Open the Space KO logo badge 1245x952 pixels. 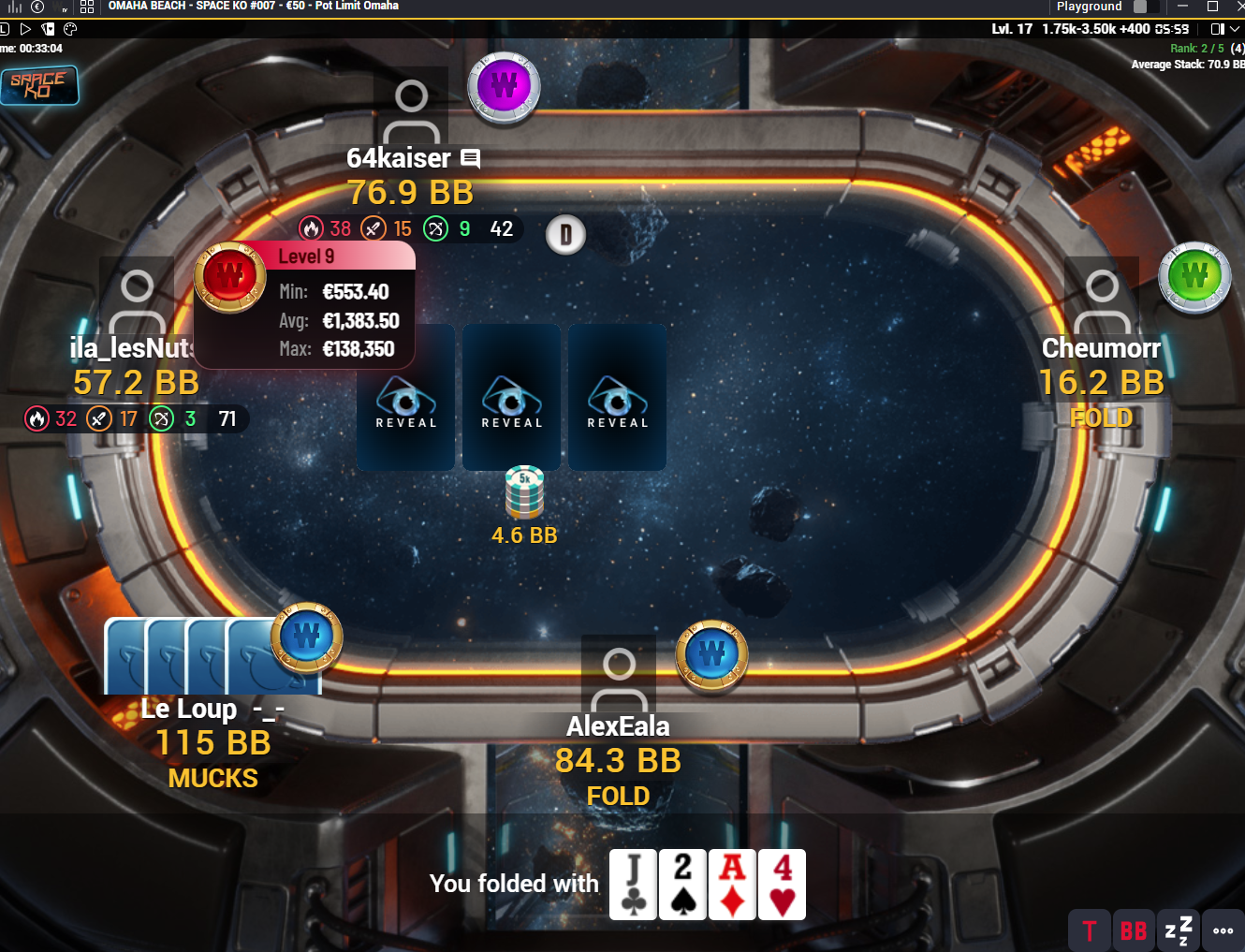point(38,85)
